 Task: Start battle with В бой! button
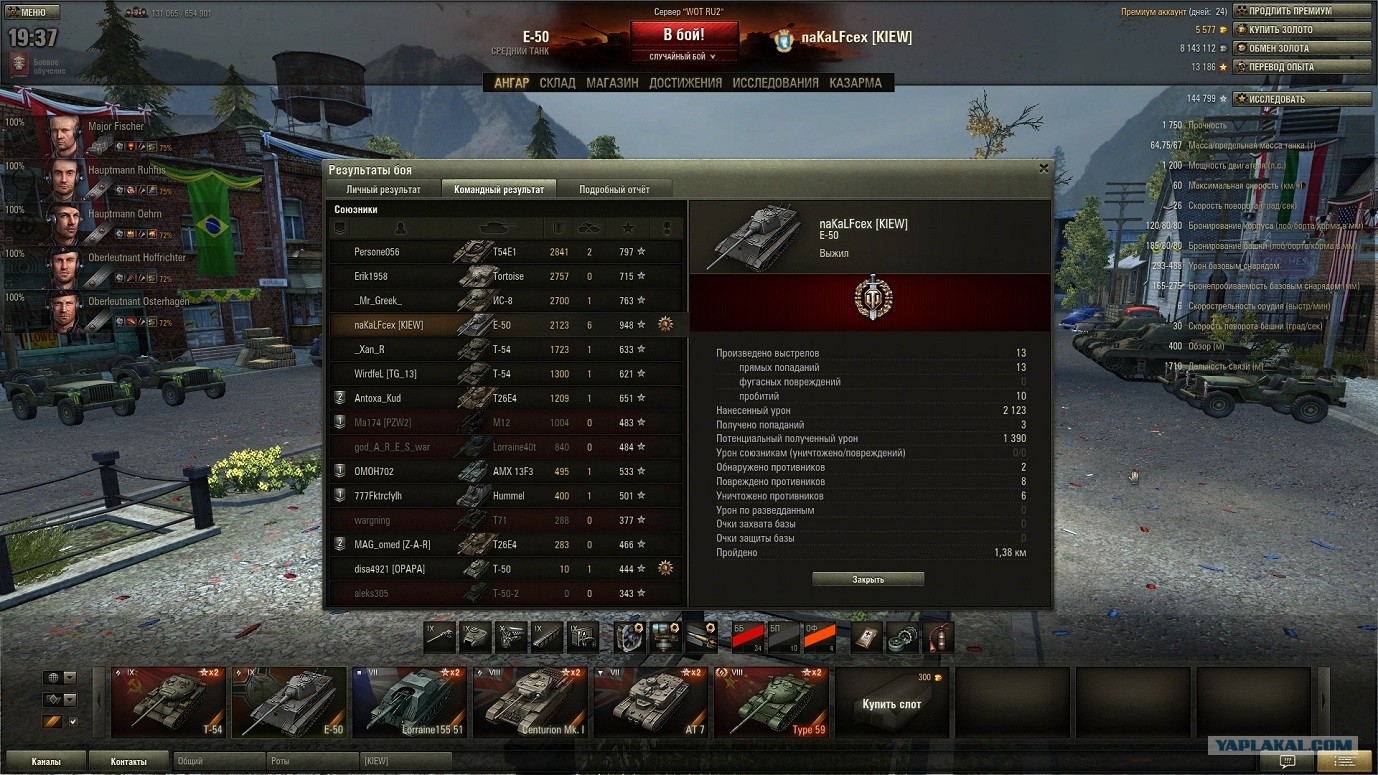coord(684,35)
